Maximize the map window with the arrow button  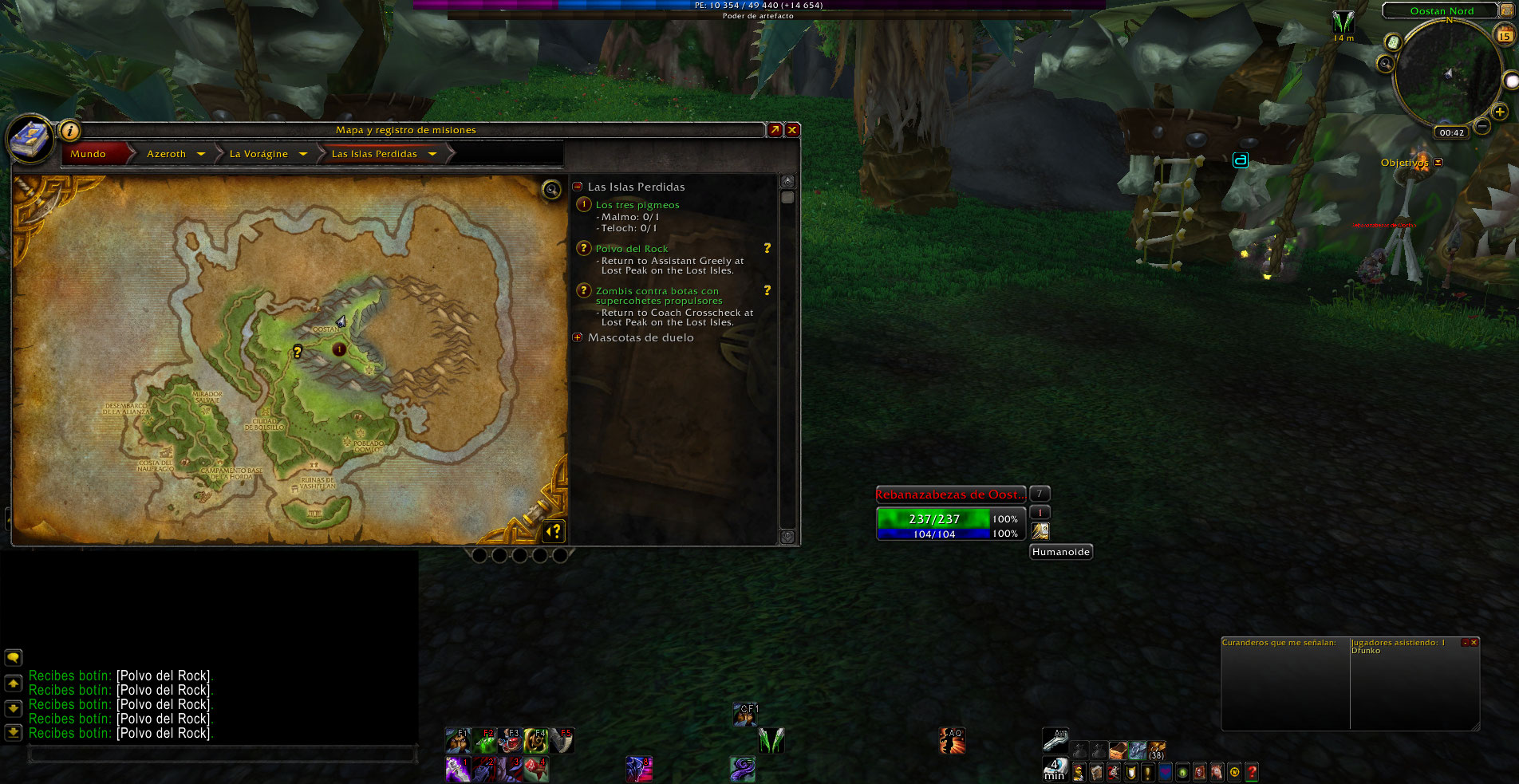[x=774, y=130]
